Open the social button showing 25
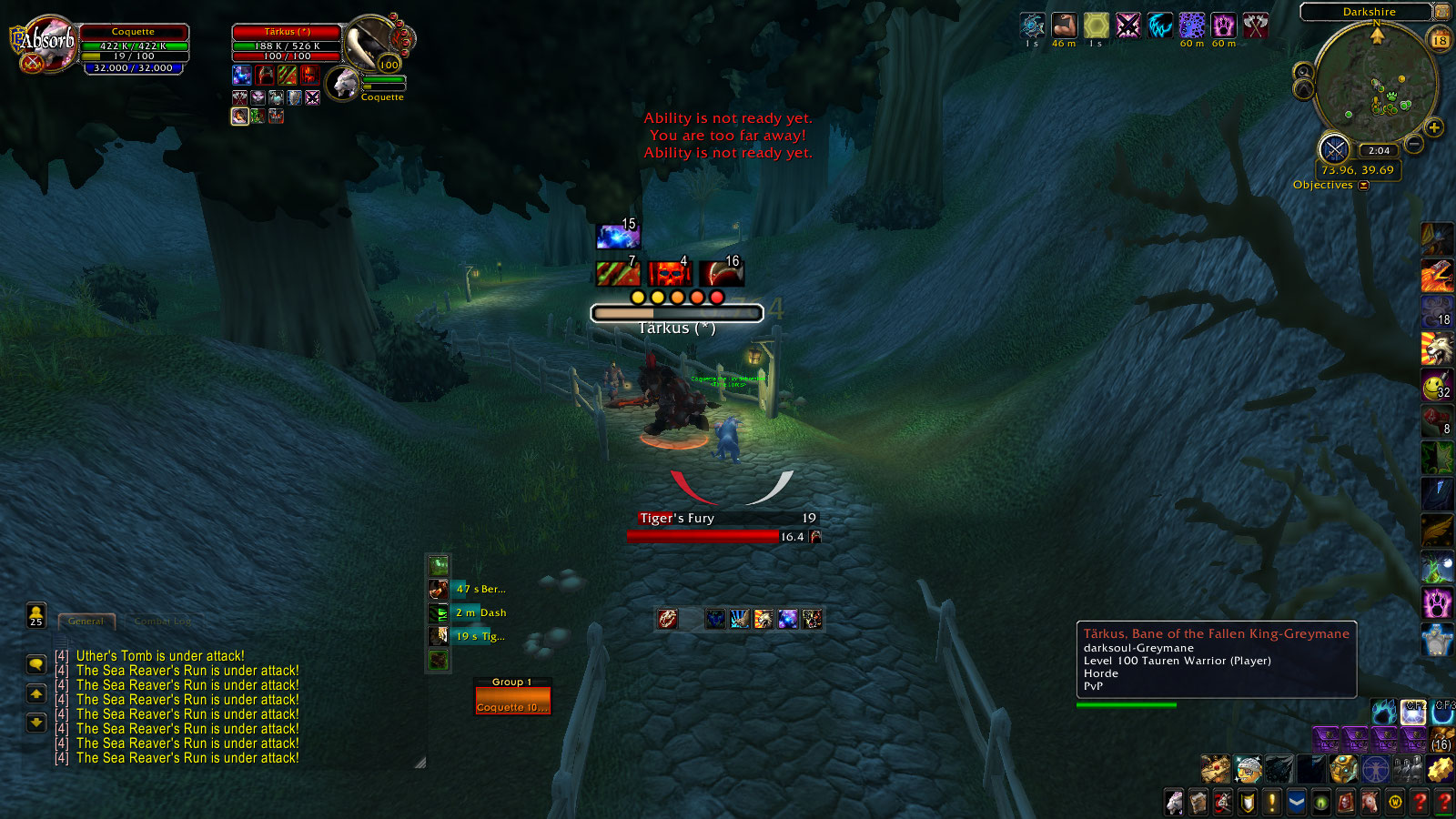The image size is (1456, 819). pyautogui.click(x=36, y=615)
